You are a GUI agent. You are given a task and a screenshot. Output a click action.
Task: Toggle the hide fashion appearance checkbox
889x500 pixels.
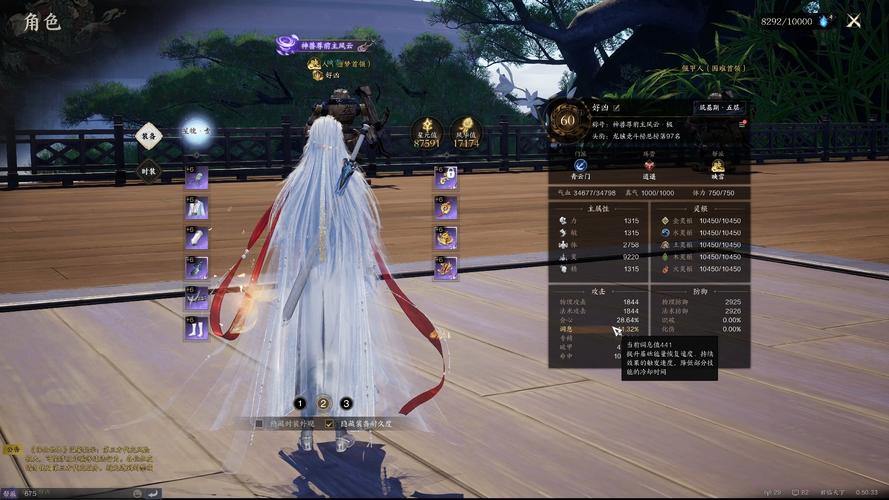point(259,423)
